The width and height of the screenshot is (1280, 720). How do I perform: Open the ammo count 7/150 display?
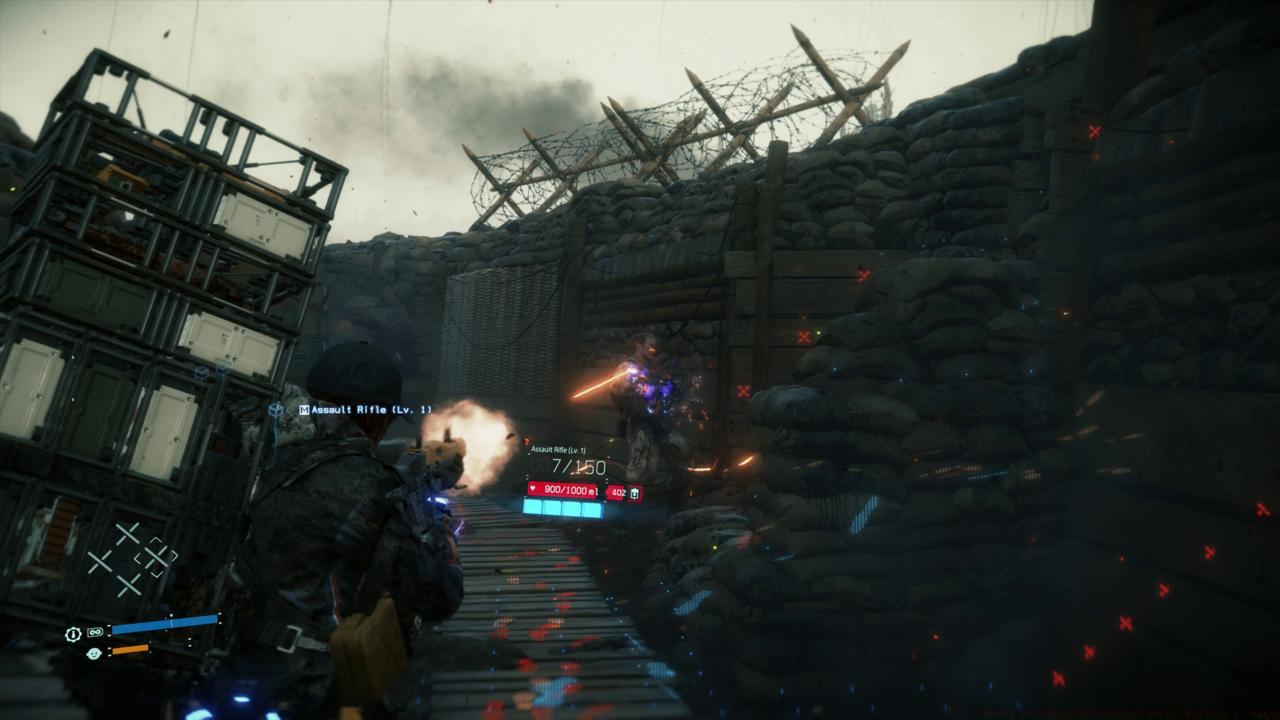click(x=576, y=466)
